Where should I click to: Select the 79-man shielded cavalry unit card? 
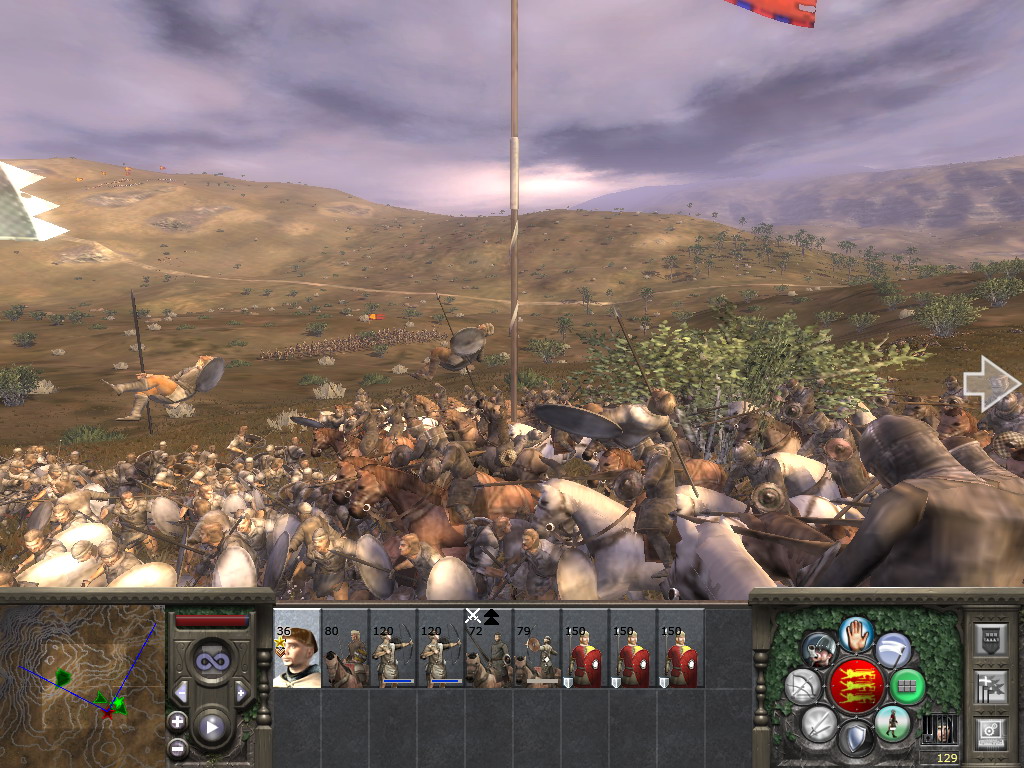click(537, 649)
